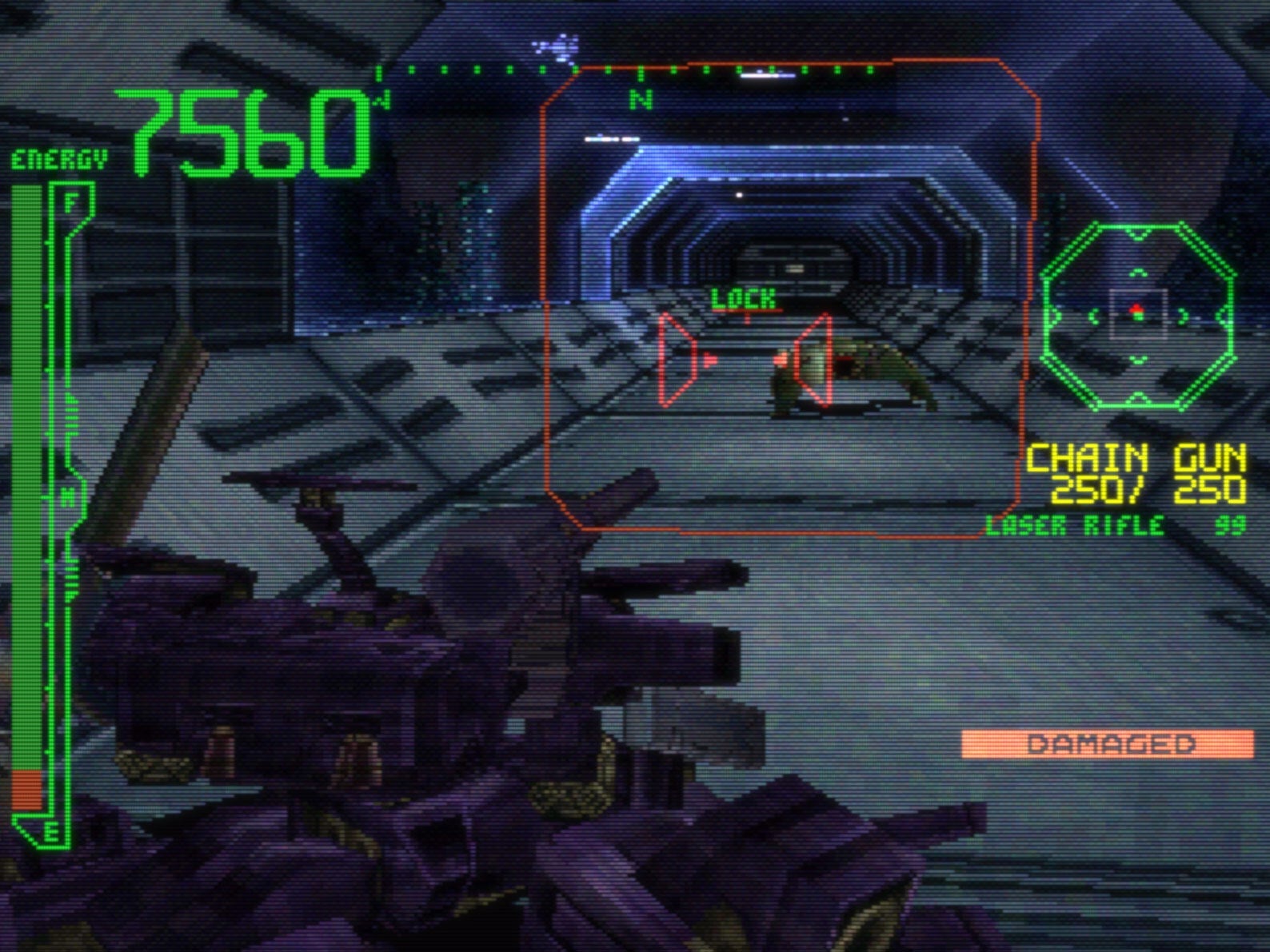Switch to the Laser Rifle weapon entry
This screenshot has width=1270, height=952.
click(x=1075, y=526)
